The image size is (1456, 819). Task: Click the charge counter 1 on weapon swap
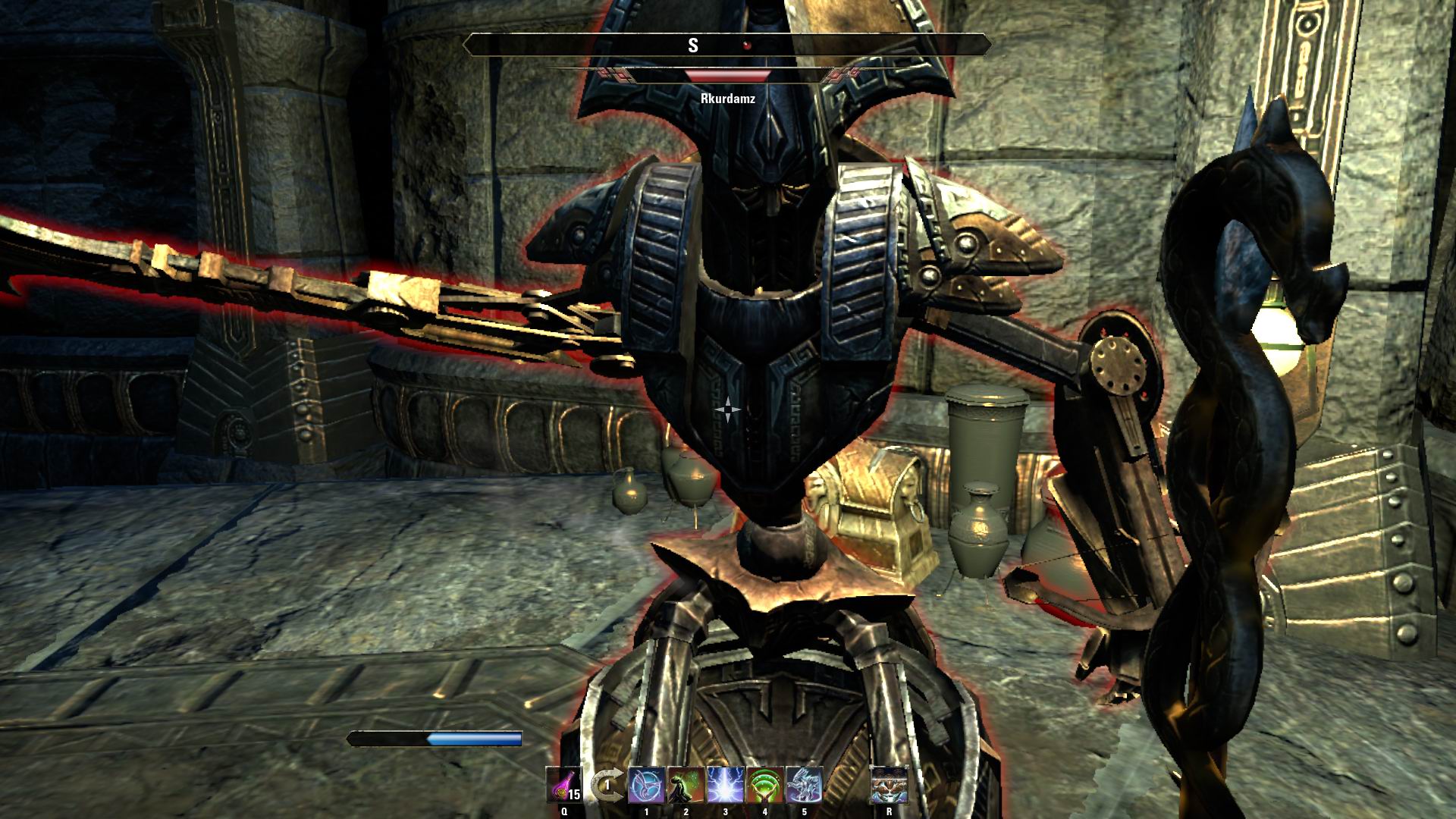(607, 784)
